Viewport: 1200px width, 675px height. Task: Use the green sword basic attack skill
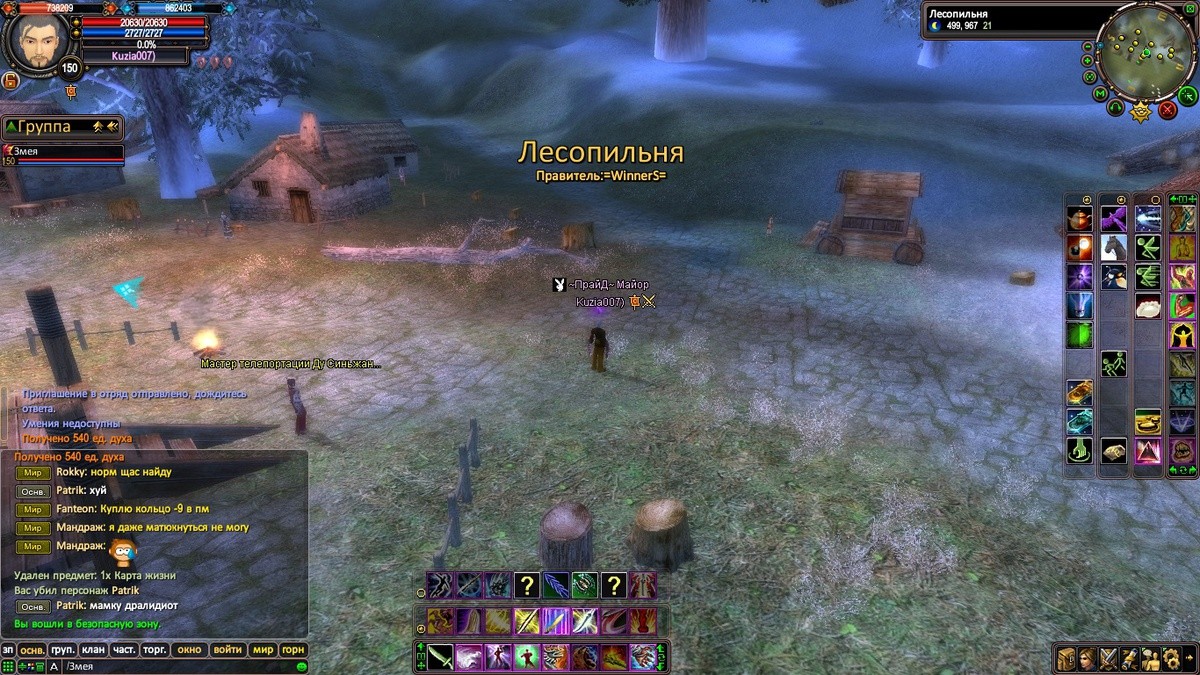coord(441,657)
